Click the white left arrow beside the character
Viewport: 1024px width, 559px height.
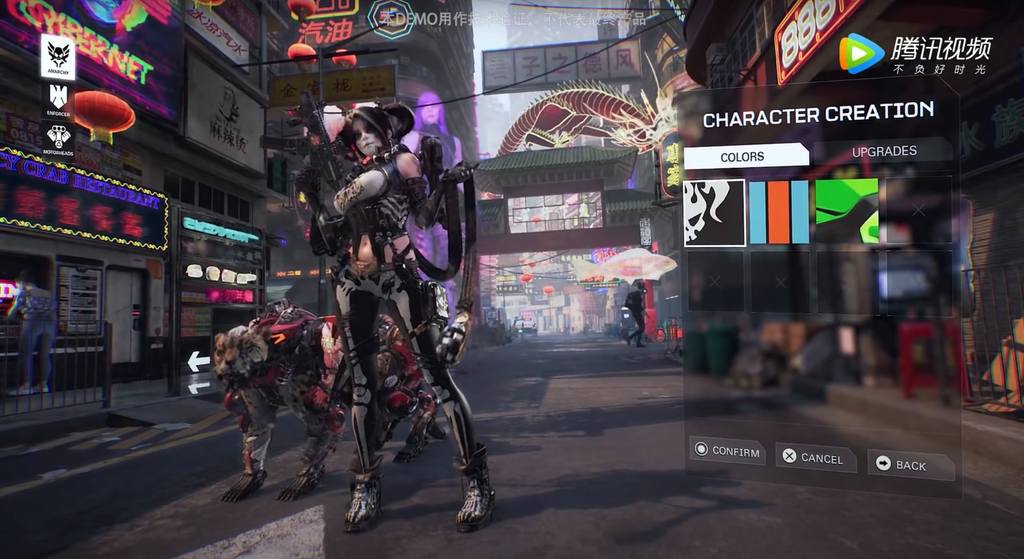(198, 362)
